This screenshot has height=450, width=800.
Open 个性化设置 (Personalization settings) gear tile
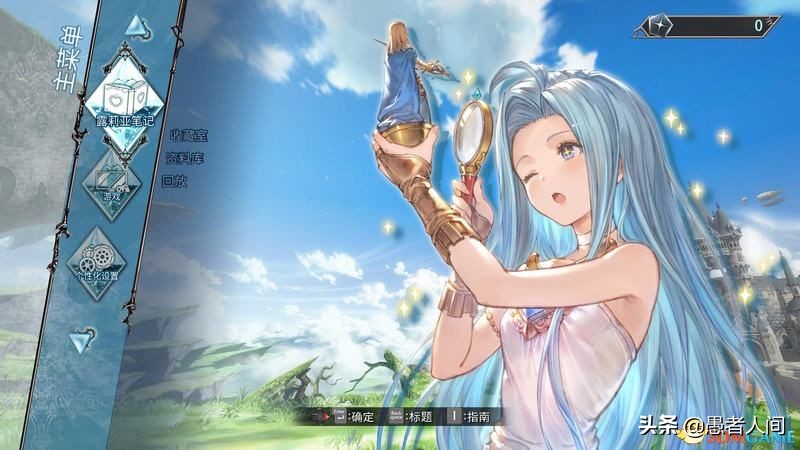pyautogui.click(x=112, y=252)
